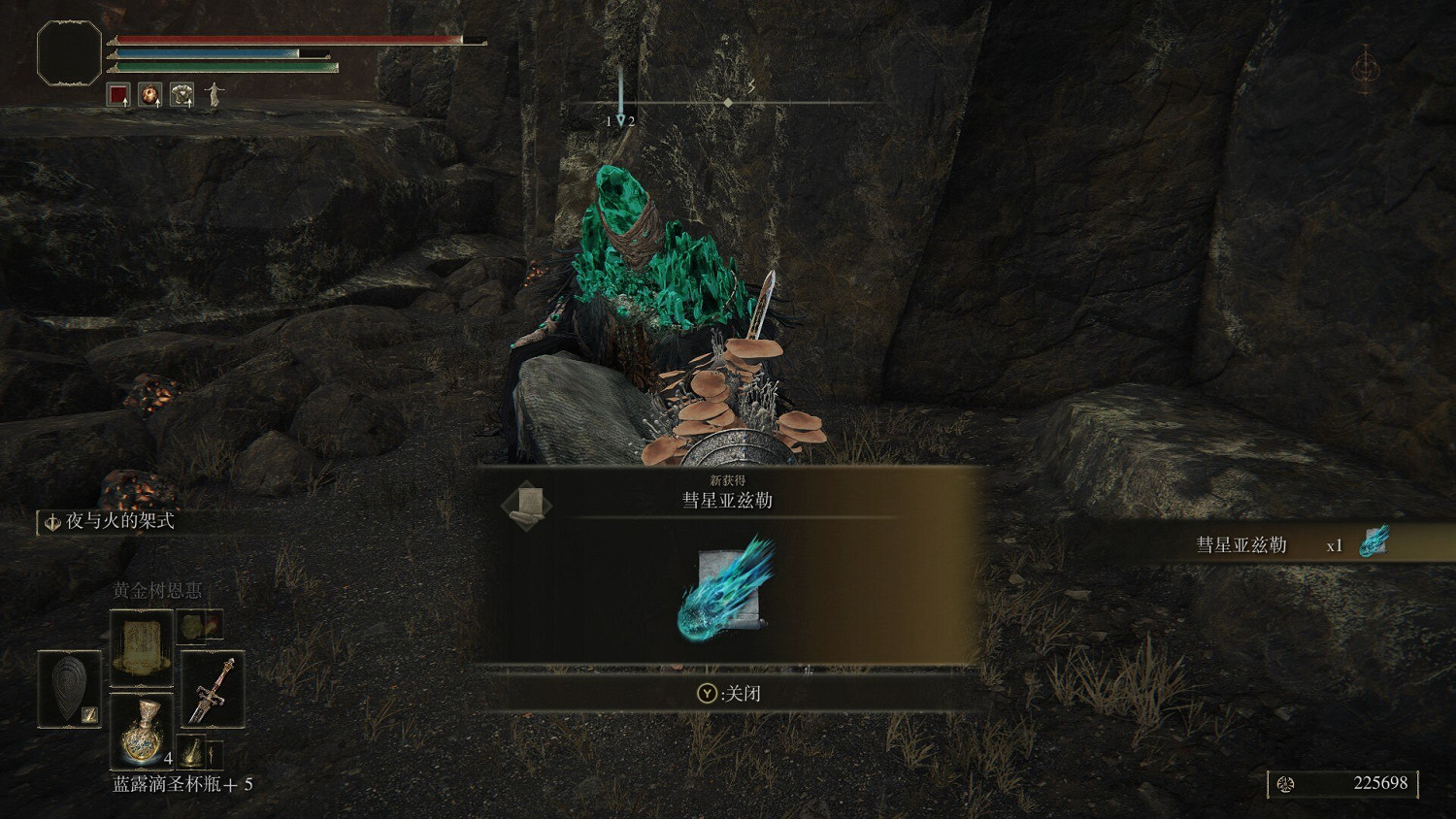The height and width of the screenshot is (819, 1456).
Task: Click the Cerulean Tears flask icon
Action: click(x=144, y=731)
